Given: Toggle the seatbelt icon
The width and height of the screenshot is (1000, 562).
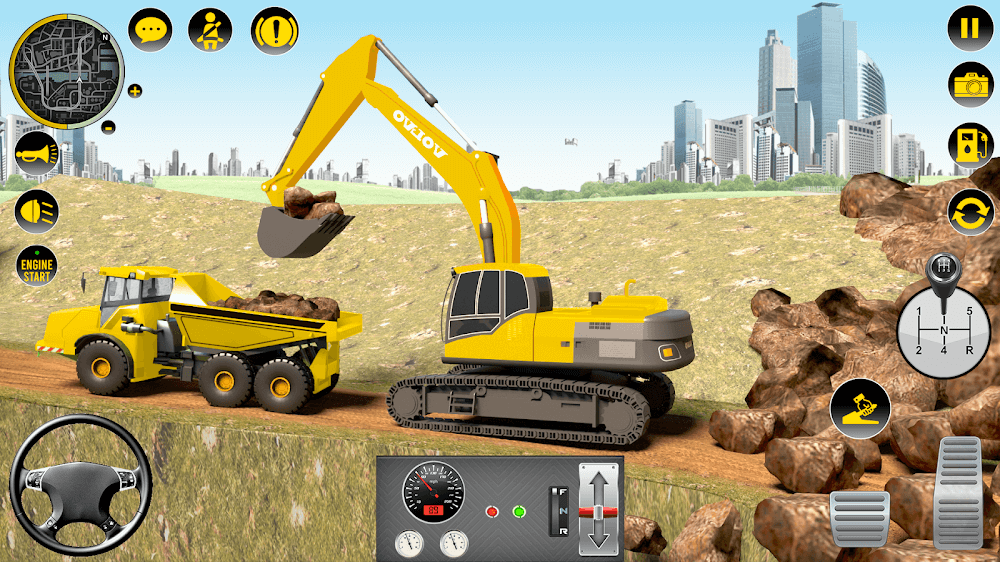Looking at the screenshot, I should pos(210,30).
